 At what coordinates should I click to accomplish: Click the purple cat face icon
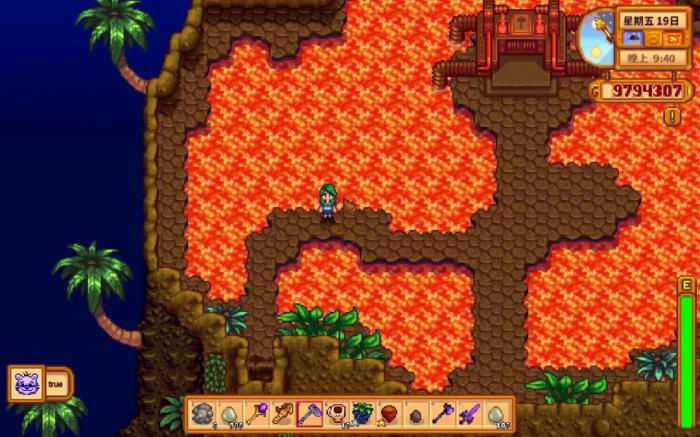click(27, 383)
